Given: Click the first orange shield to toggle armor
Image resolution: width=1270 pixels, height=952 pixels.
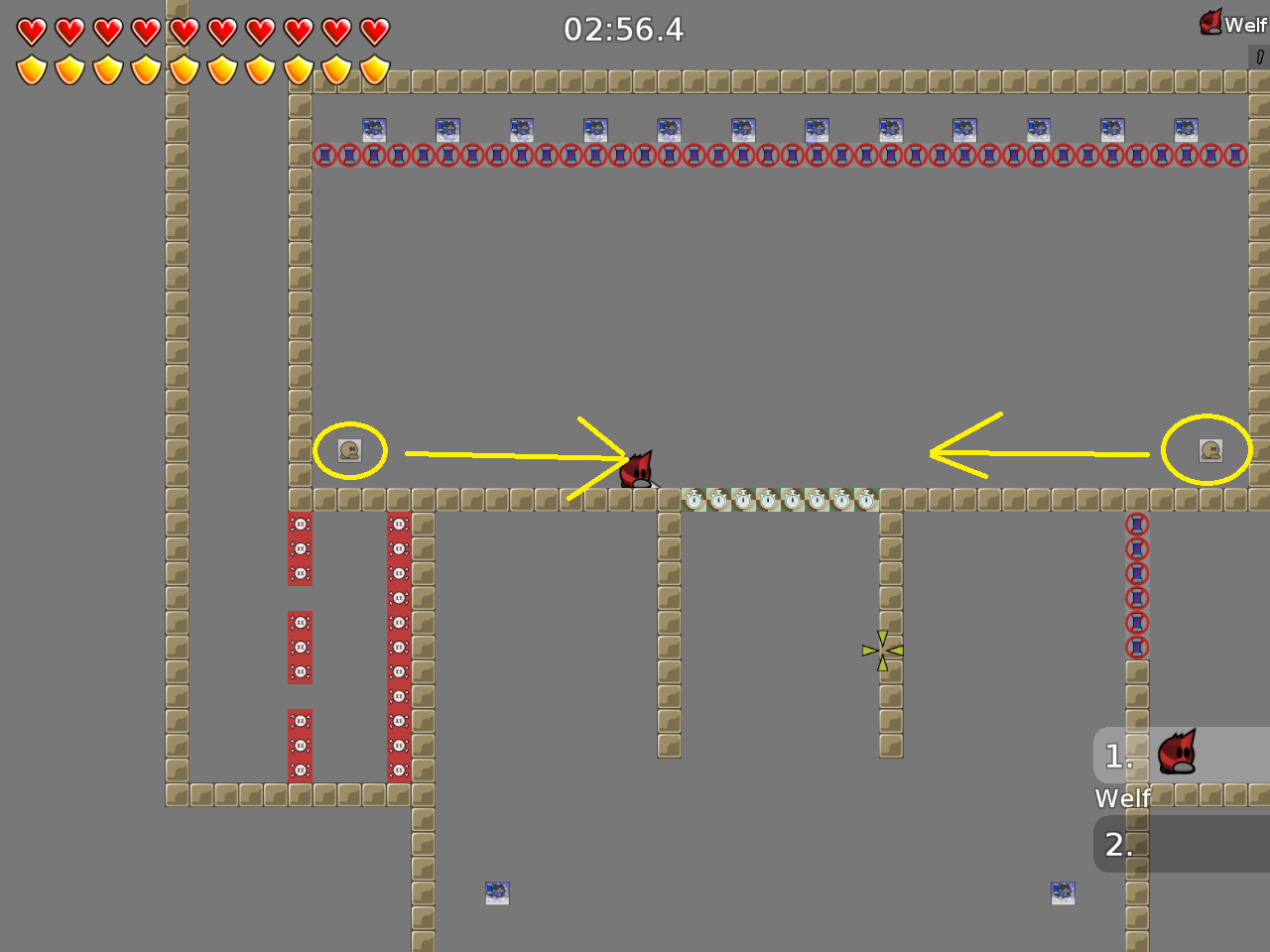Looking at the screenshot, I should point(31,68).
